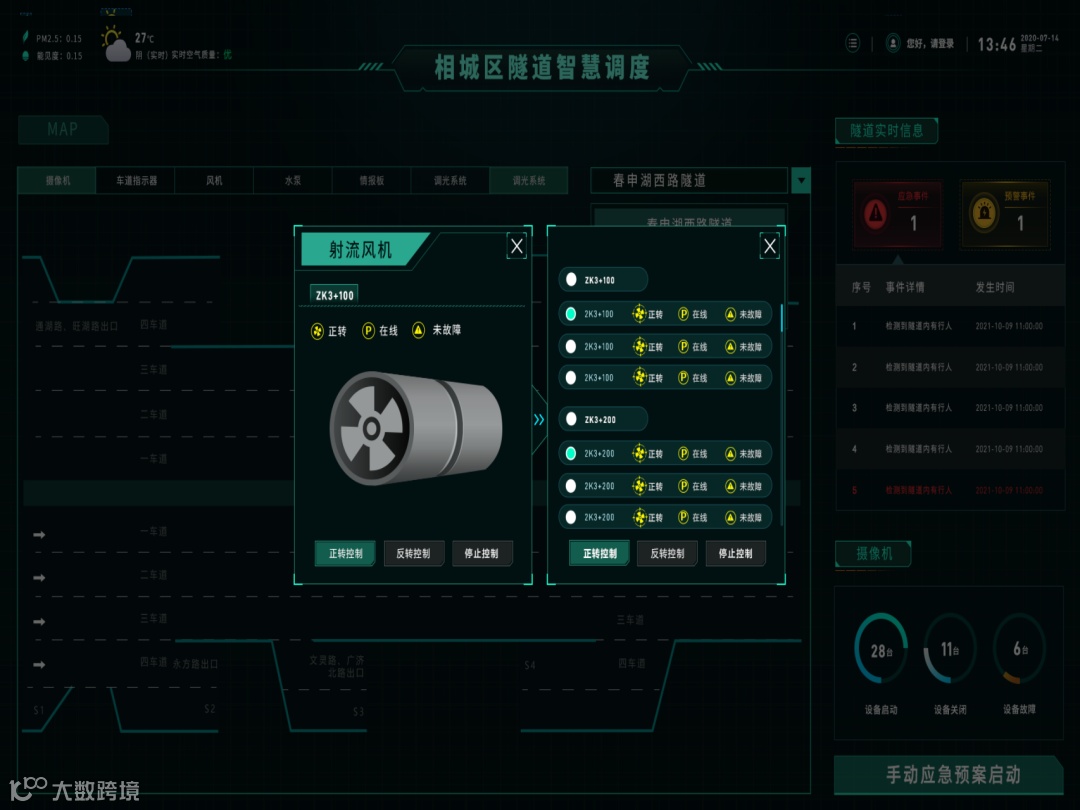The height and width of the screenshot is (810, 1080).
Task: Choose event row number 1 in the list
Action: 948,326
